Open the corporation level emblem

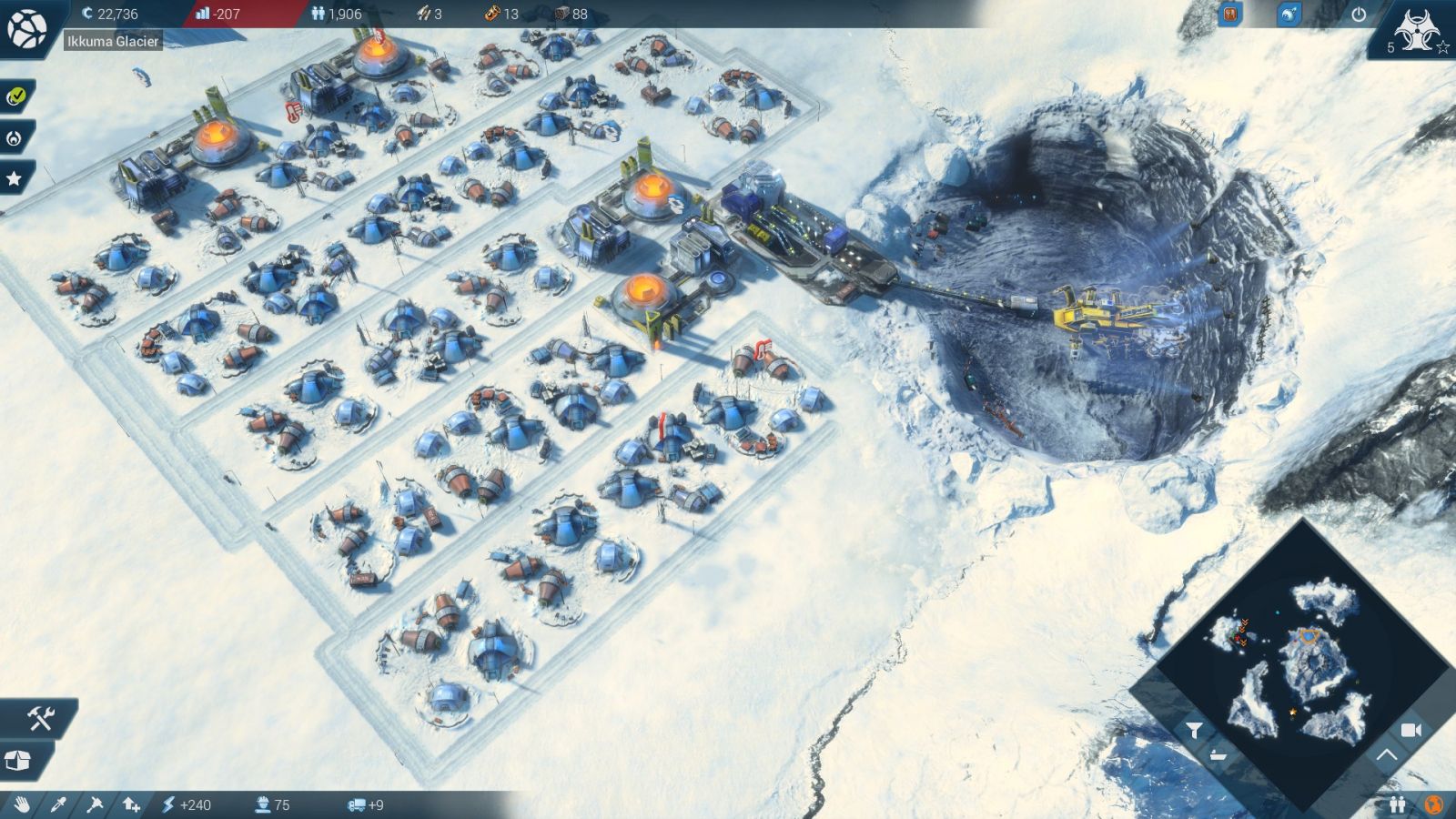point(1417,32)
